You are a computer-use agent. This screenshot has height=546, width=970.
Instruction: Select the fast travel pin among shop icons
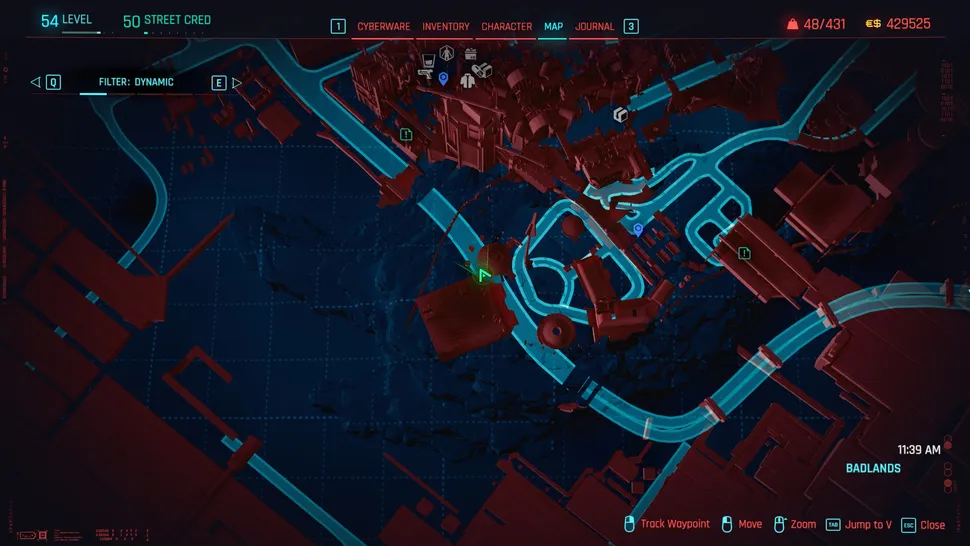coord(443,78)
